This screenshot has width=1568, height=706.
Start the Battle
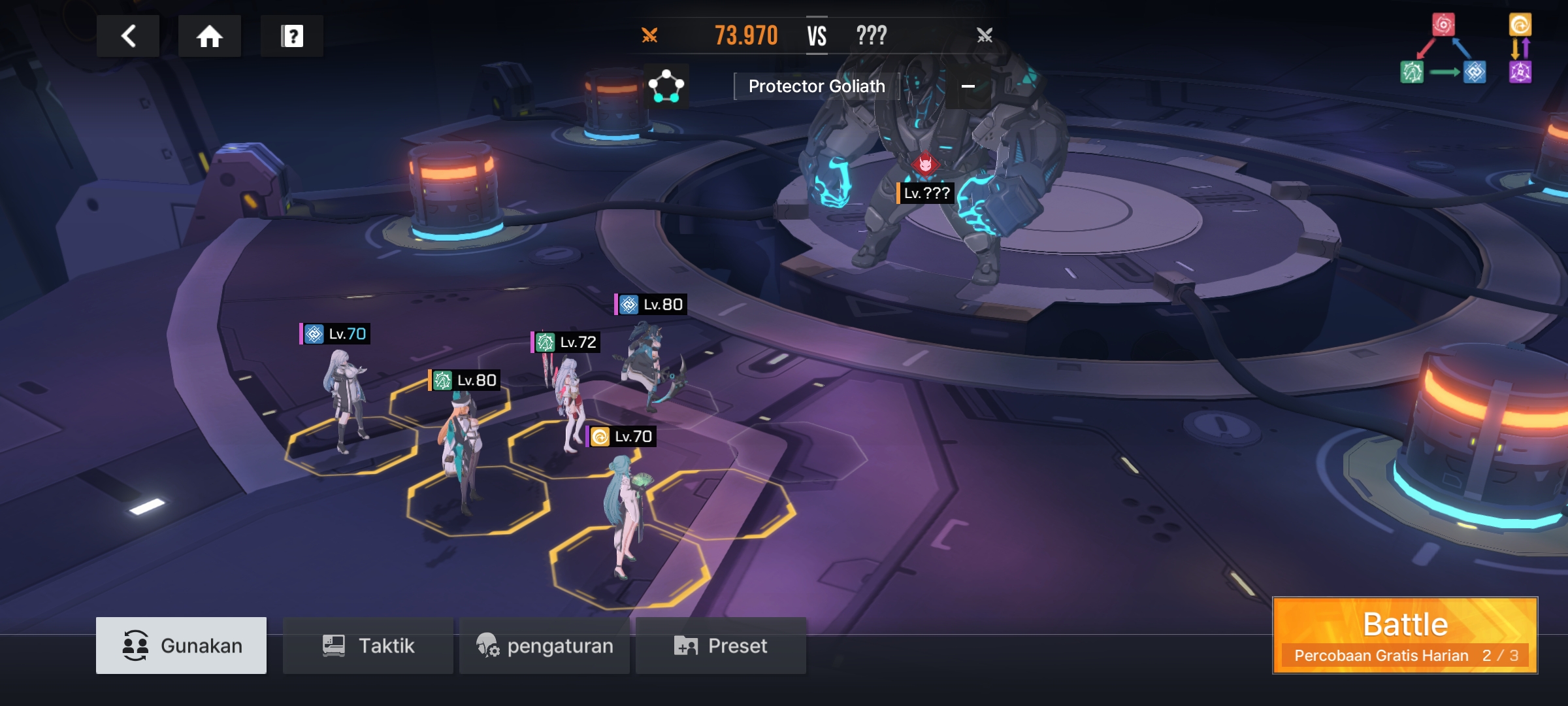point(1405,635)
